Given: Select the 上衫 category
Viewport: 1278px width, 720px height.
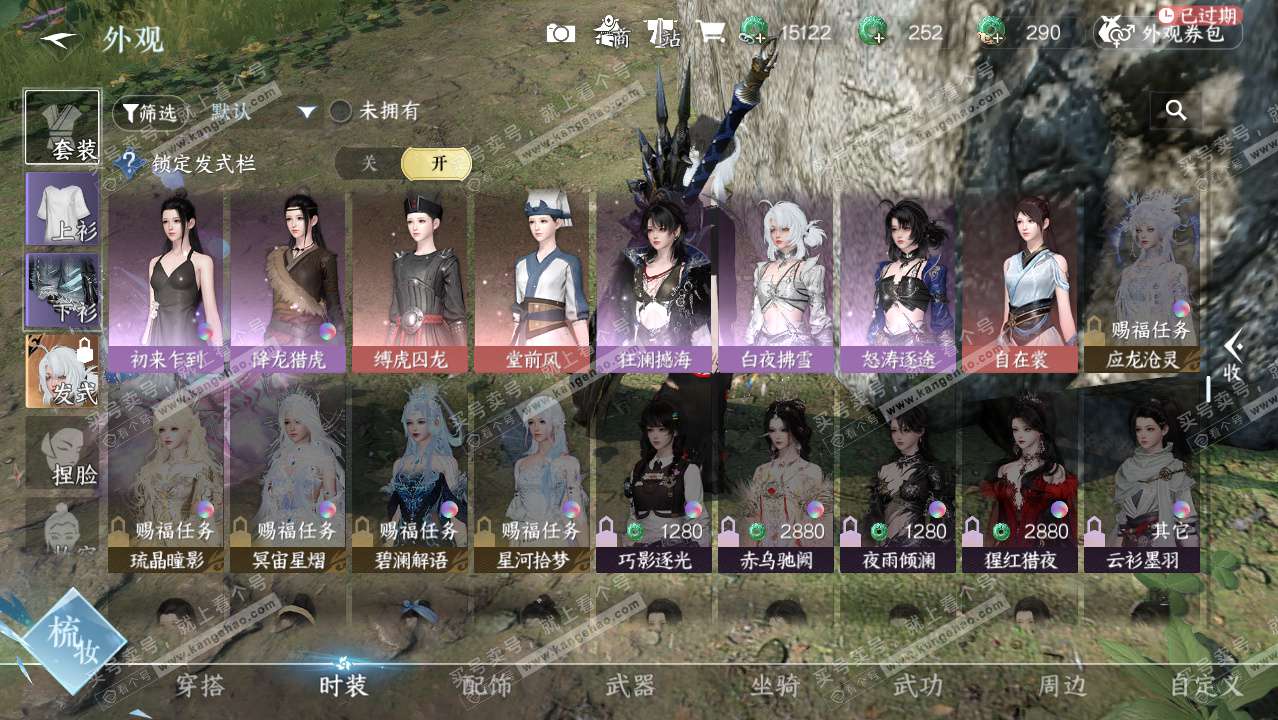Looking at the screenshot, I should [62, 208].
